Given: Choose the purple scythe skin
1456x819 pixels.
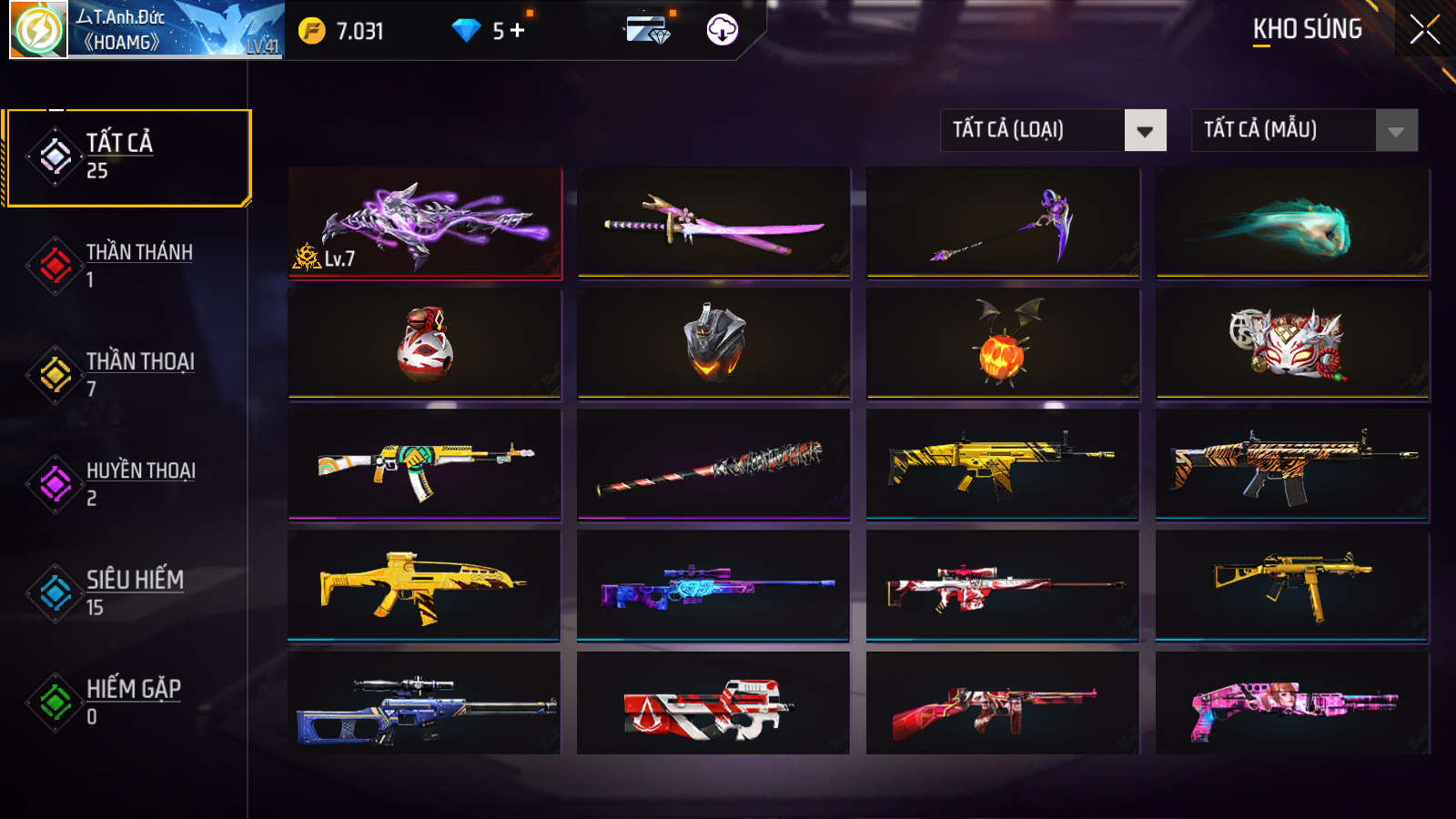Looking at the screenshot, I should 1003,223.
